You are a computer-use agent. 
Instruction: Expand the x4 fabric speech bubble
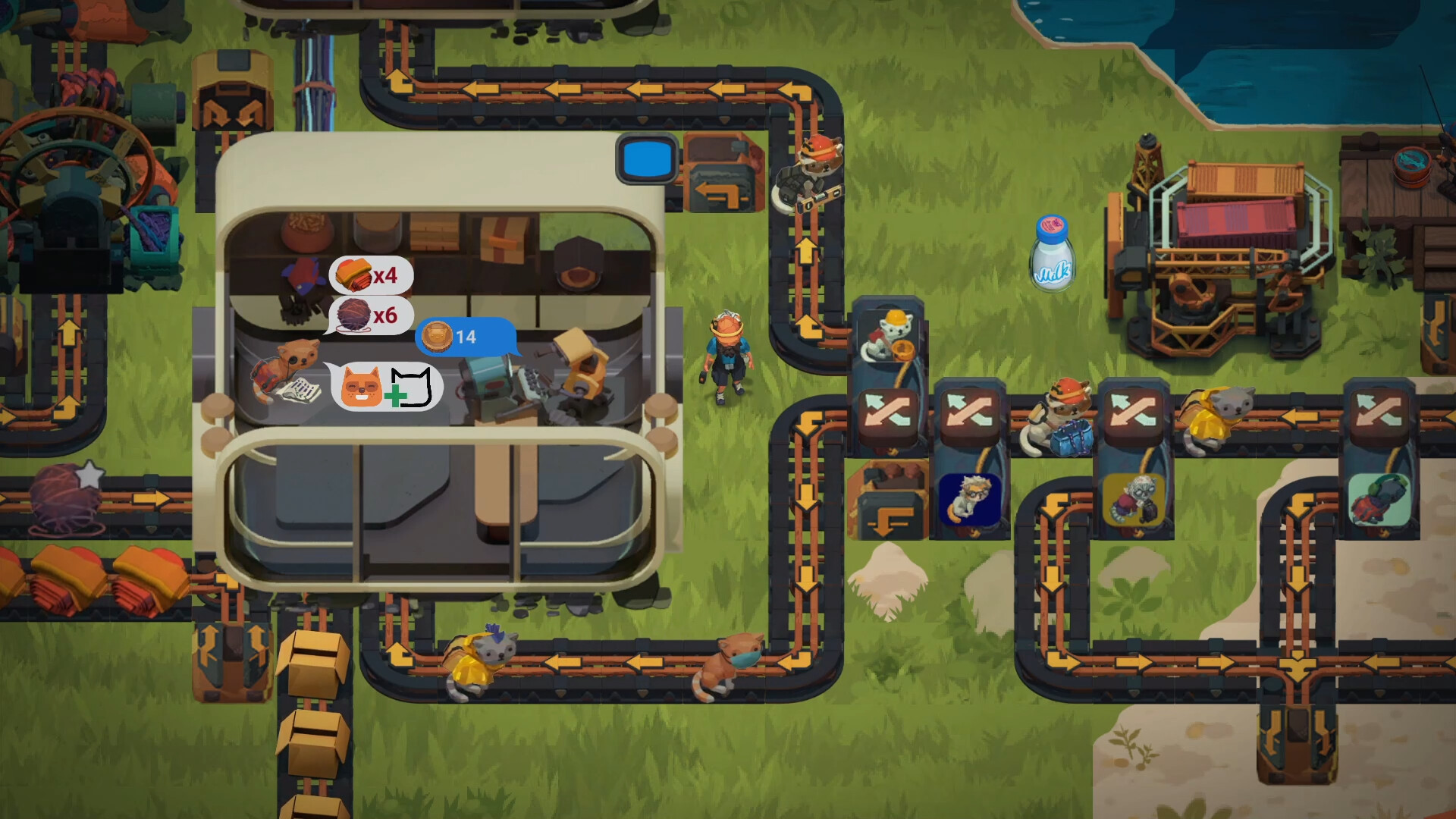coord(369,275)
